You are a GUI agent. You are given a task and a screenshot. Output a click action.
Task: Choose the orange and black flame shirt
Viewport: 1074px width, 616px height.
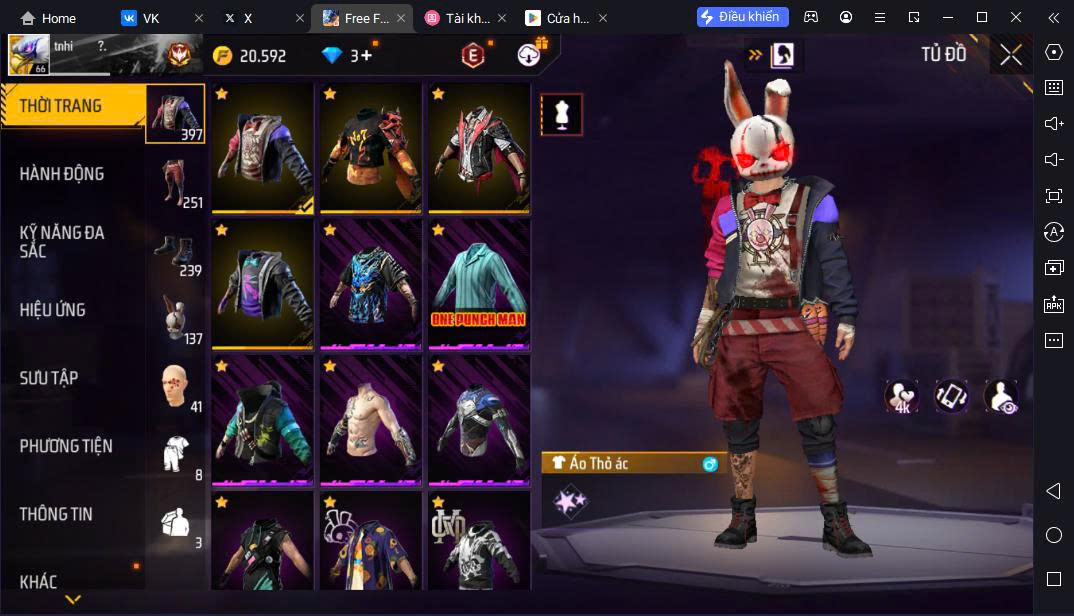[x=370, y=148]
